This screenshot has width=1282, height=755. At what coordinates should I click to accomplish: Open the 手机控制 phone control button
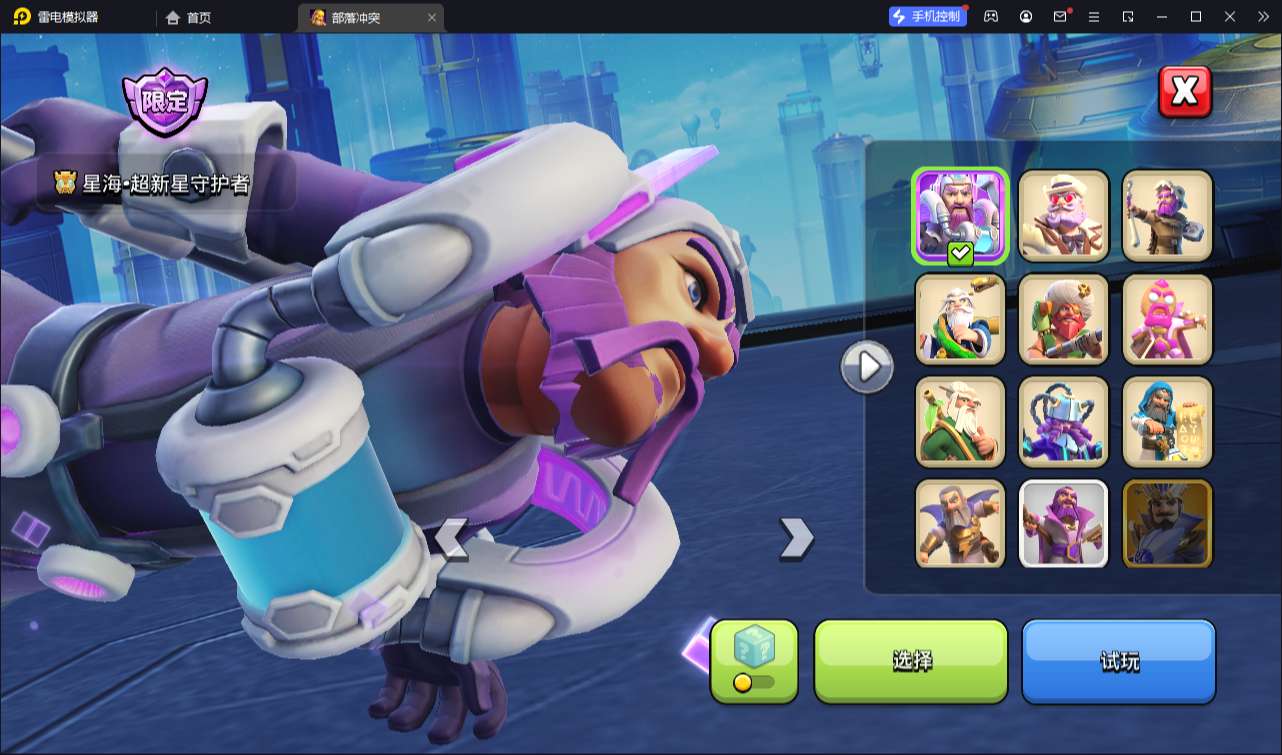[928, 16]
